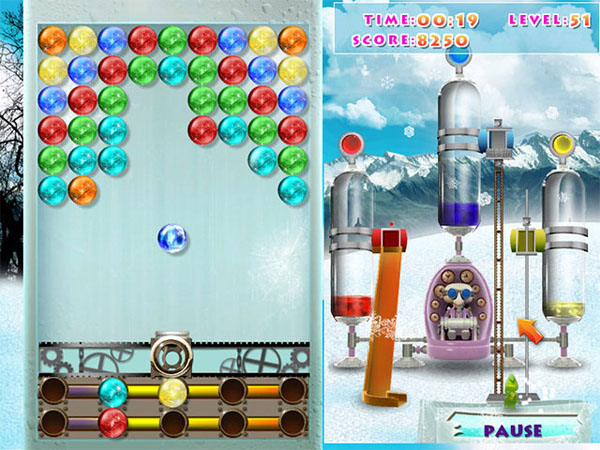The height and width of the screenshot is (450, 600).
Task: Select the queued cyan bubble on the conveyor
Action: (x=113, y=392)
